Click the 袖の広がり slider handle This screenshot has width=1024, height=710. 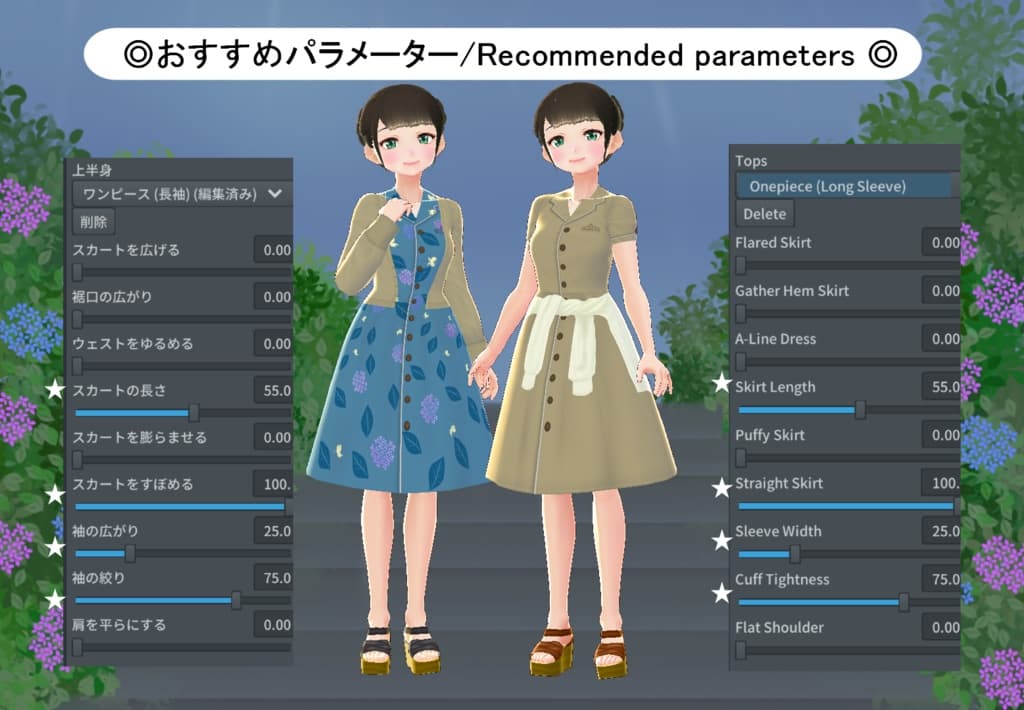click(129, 553)
